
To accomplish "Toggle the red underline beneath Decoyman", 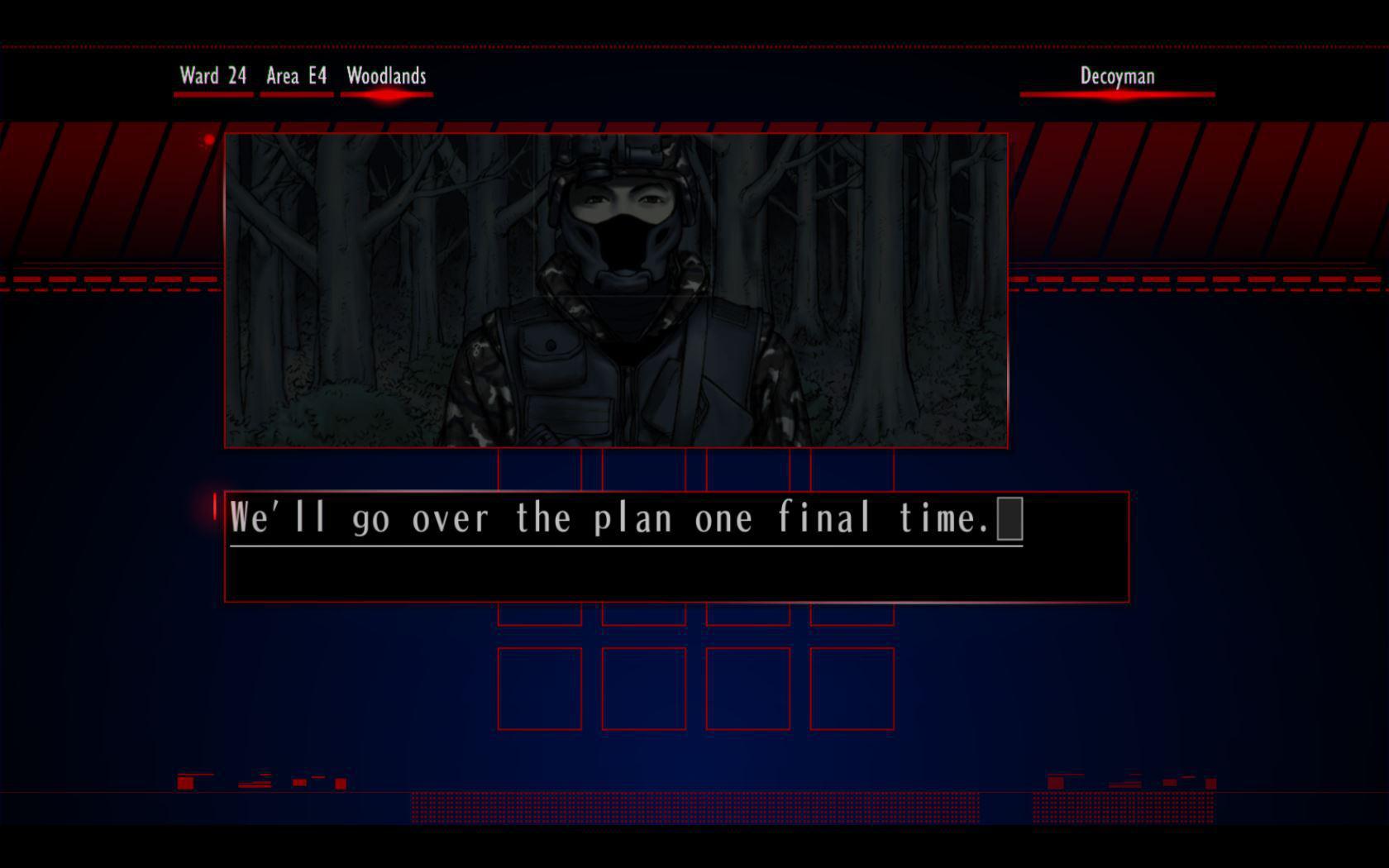I will coord(1118,93).
